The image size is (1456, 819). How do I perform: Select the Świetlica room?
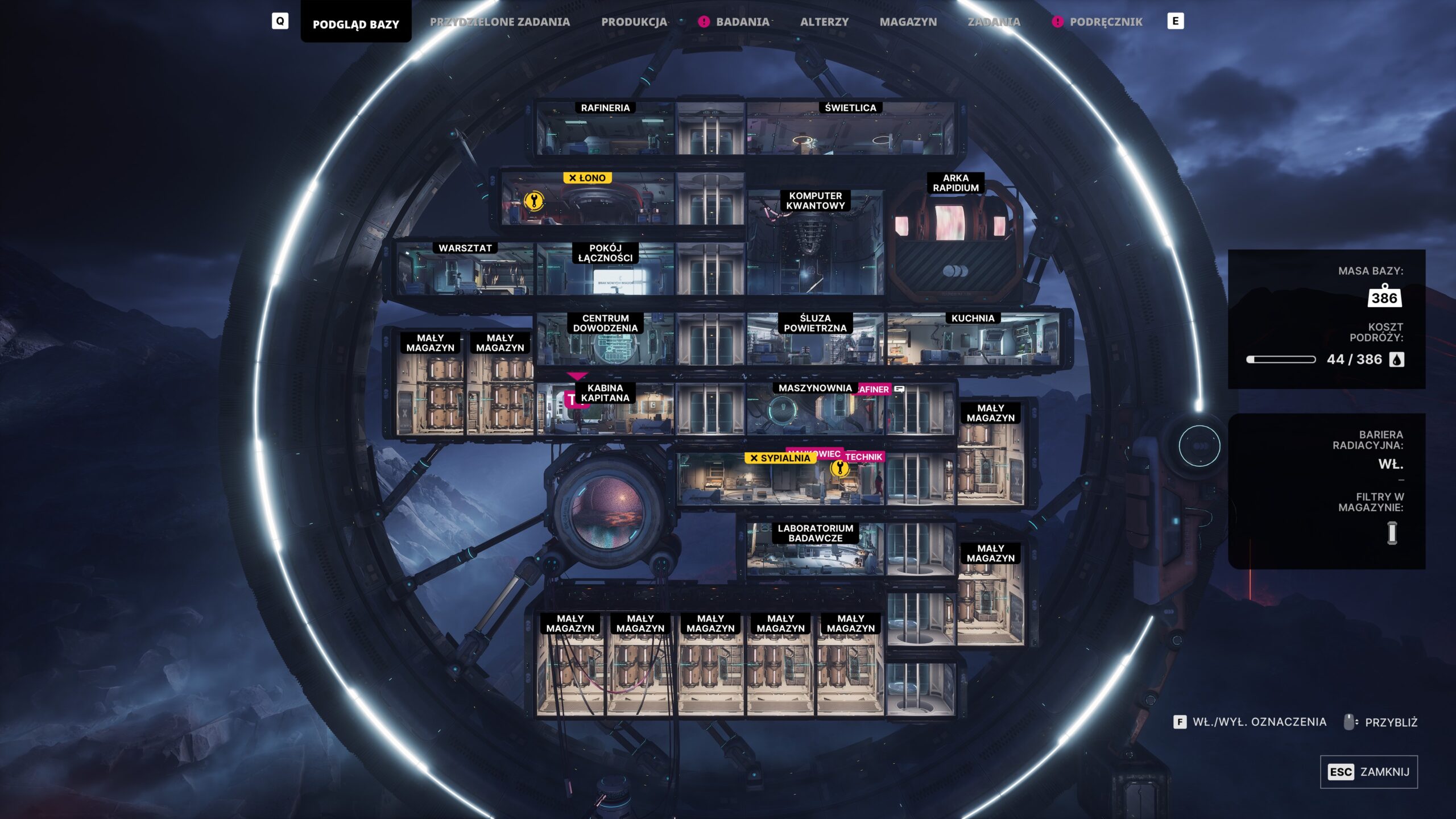point(850,130)
